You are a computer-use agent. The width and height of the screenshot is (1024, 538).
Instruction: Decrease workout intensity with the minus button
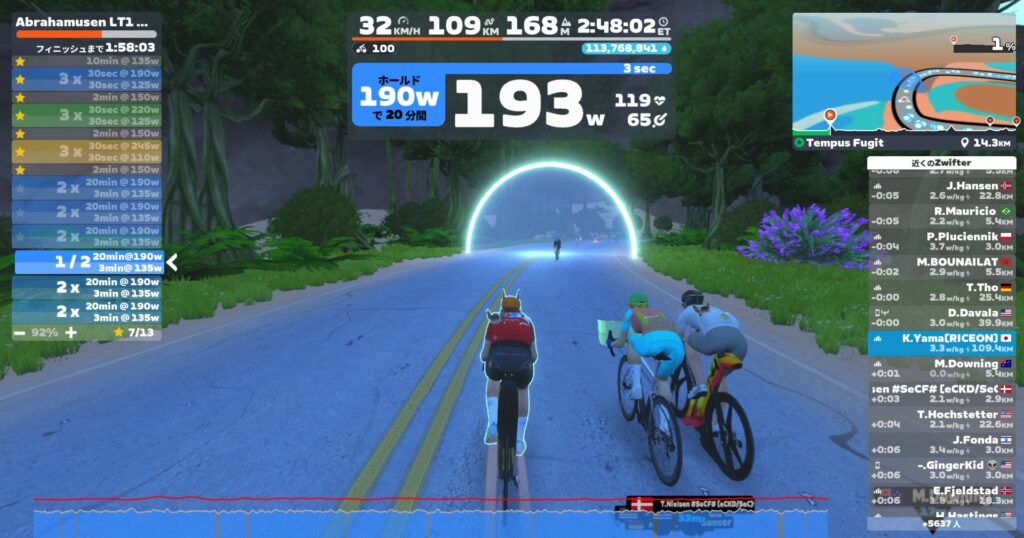point(20,331)
